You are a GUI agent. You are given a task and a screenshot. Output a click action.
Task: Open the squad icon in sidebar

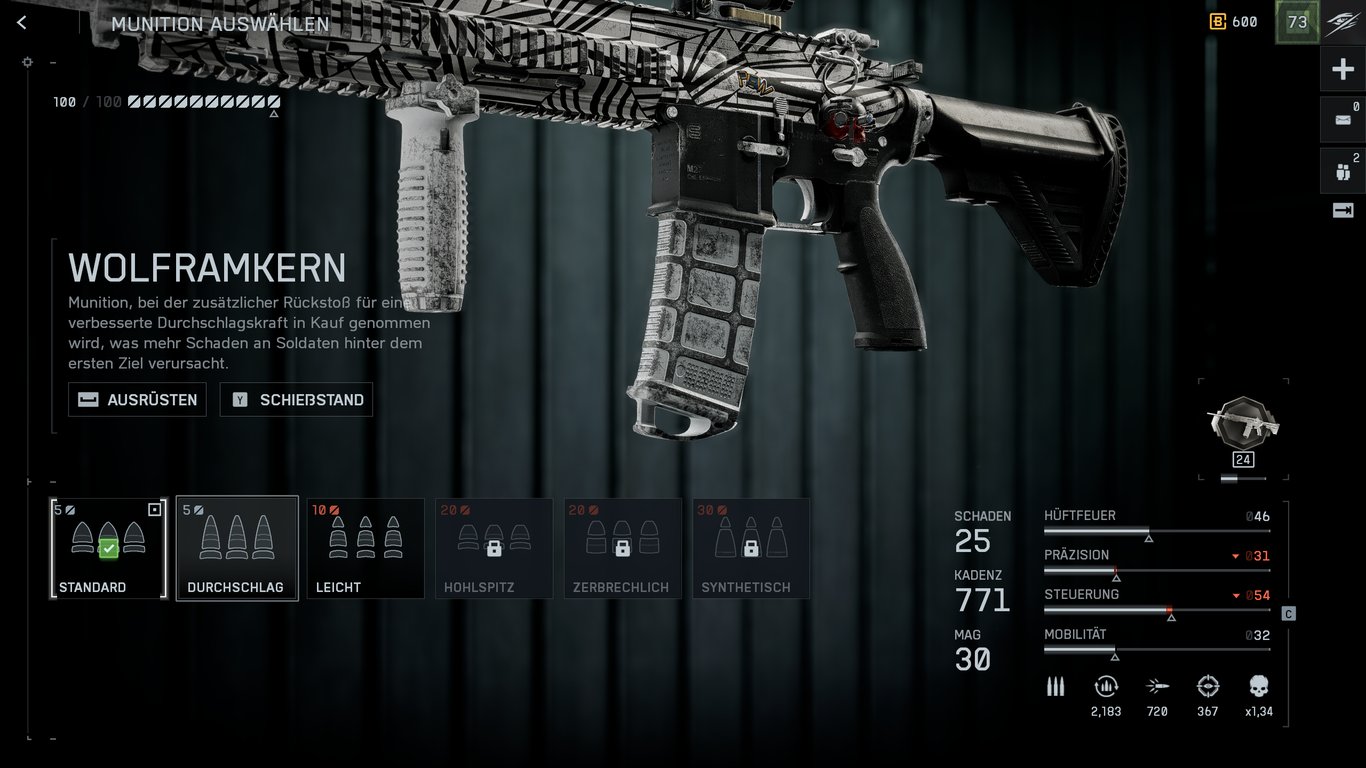[1342, 171]
